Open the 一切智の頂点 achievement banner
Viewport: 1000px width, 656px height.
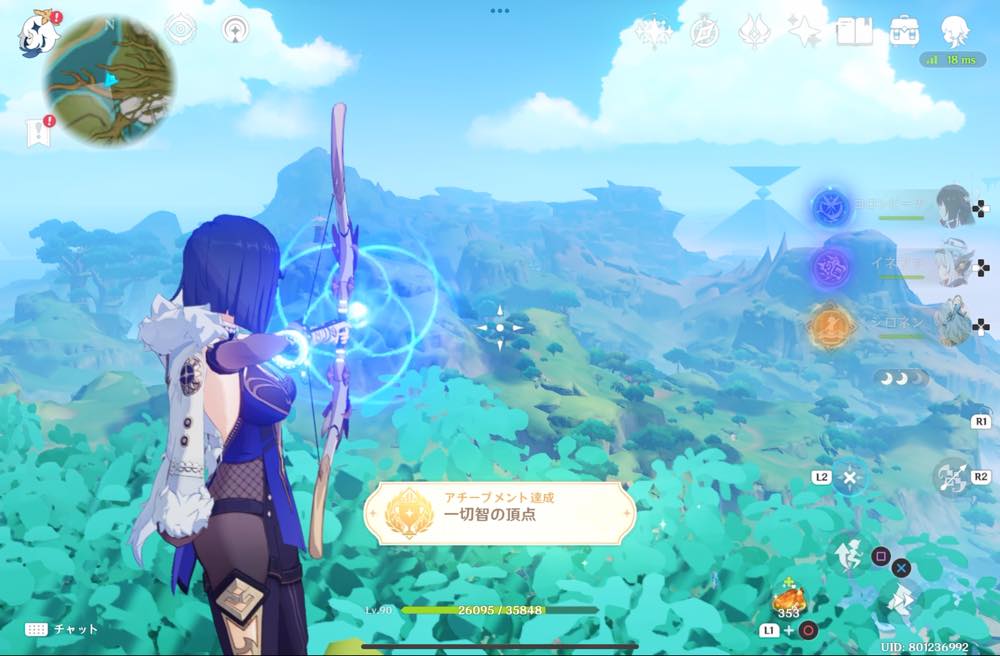point(499,514)
